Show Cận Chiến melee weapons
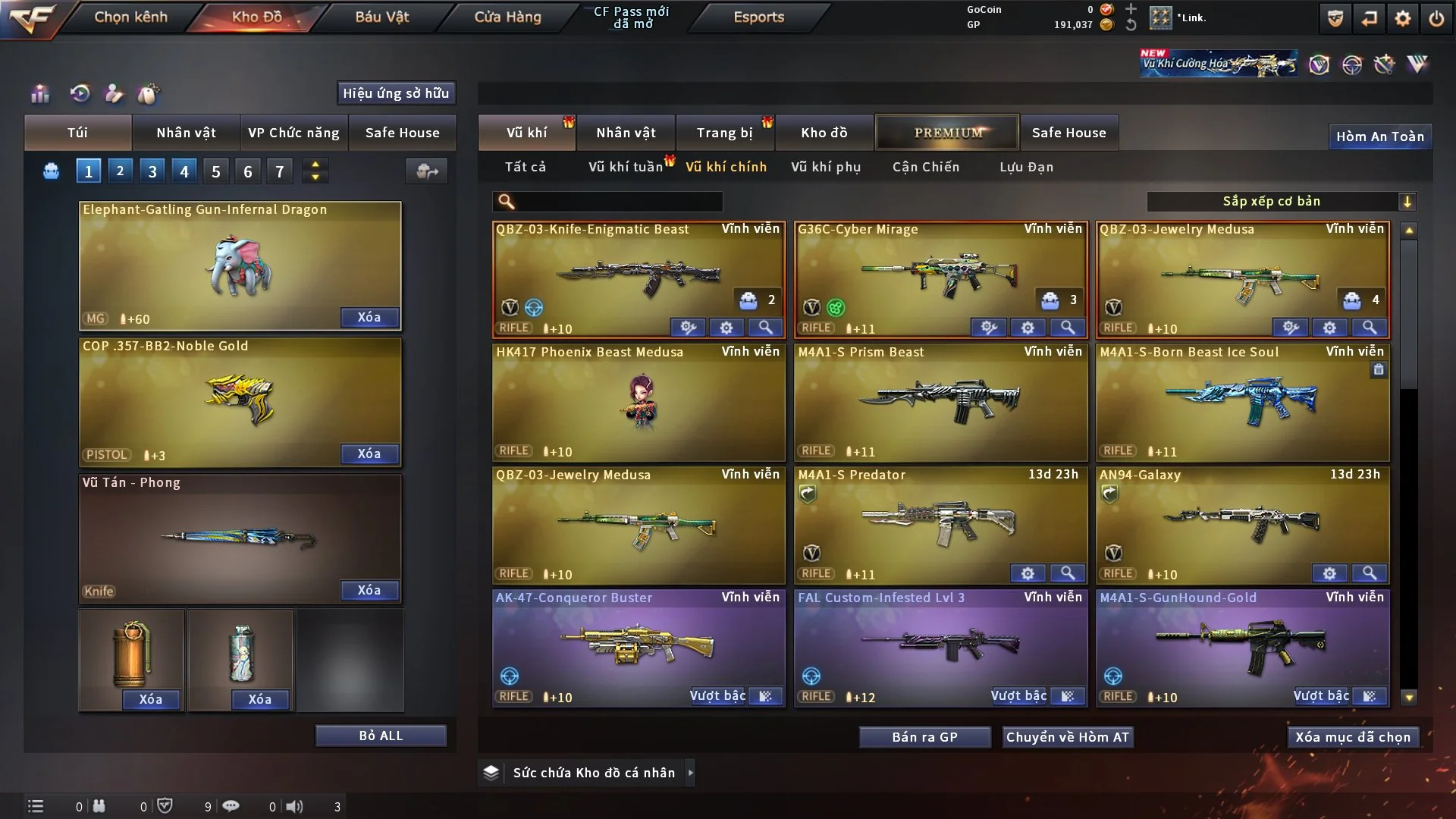 [925, 167]
